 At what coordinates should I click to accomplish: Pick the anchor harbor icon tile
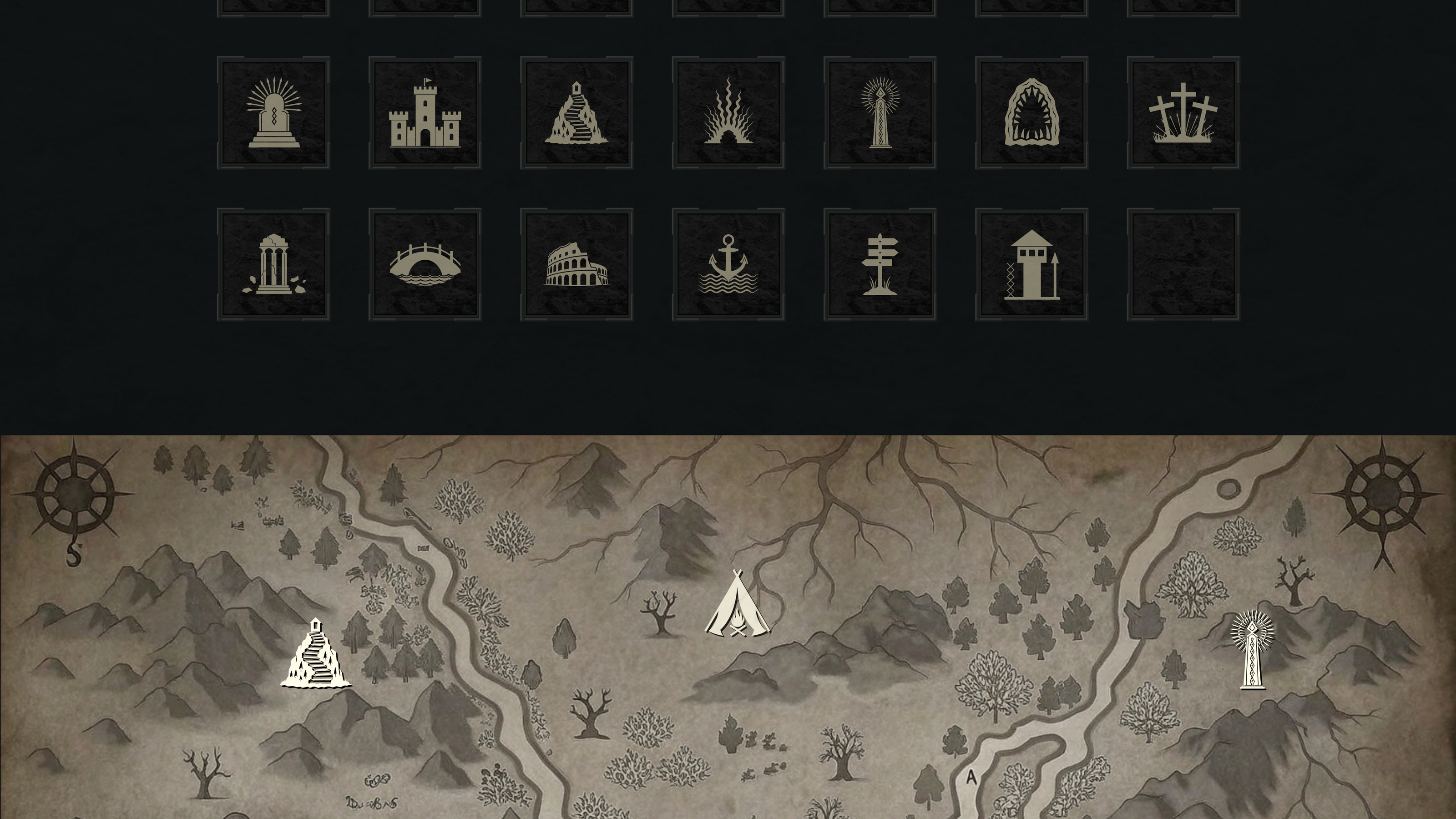click(728, 264)
